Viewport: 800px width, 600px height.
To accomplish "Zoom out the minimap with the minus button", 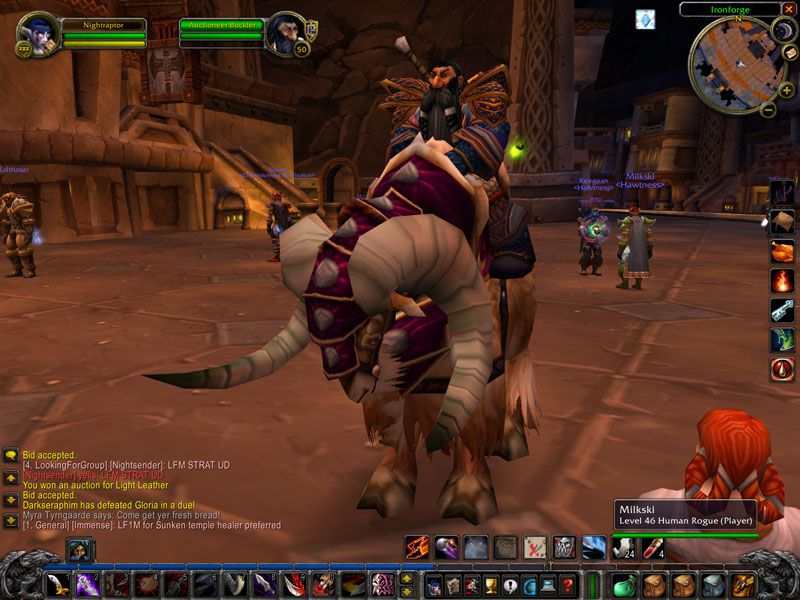I will point(768,110).
